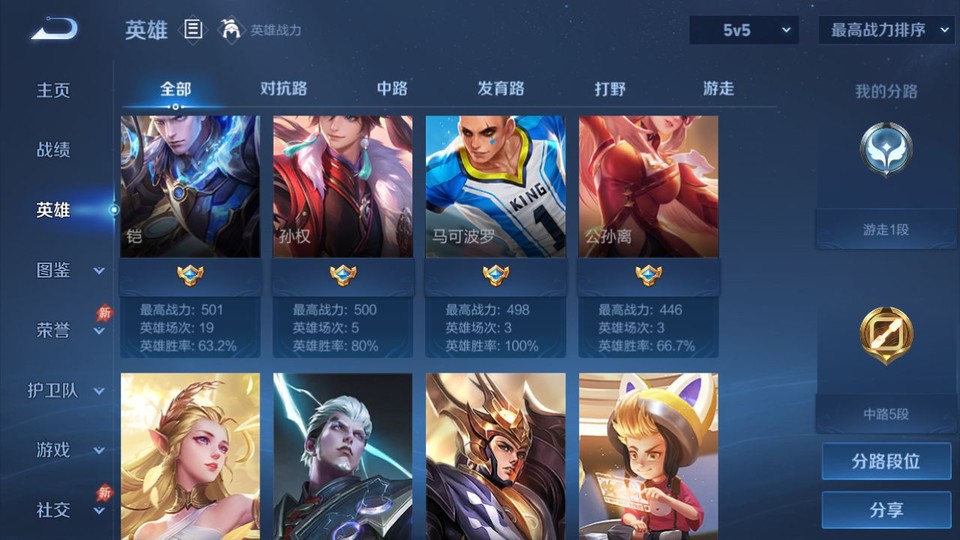Go back with the return arrow
The width and height of the screenshot is (960, 540).
53,29
